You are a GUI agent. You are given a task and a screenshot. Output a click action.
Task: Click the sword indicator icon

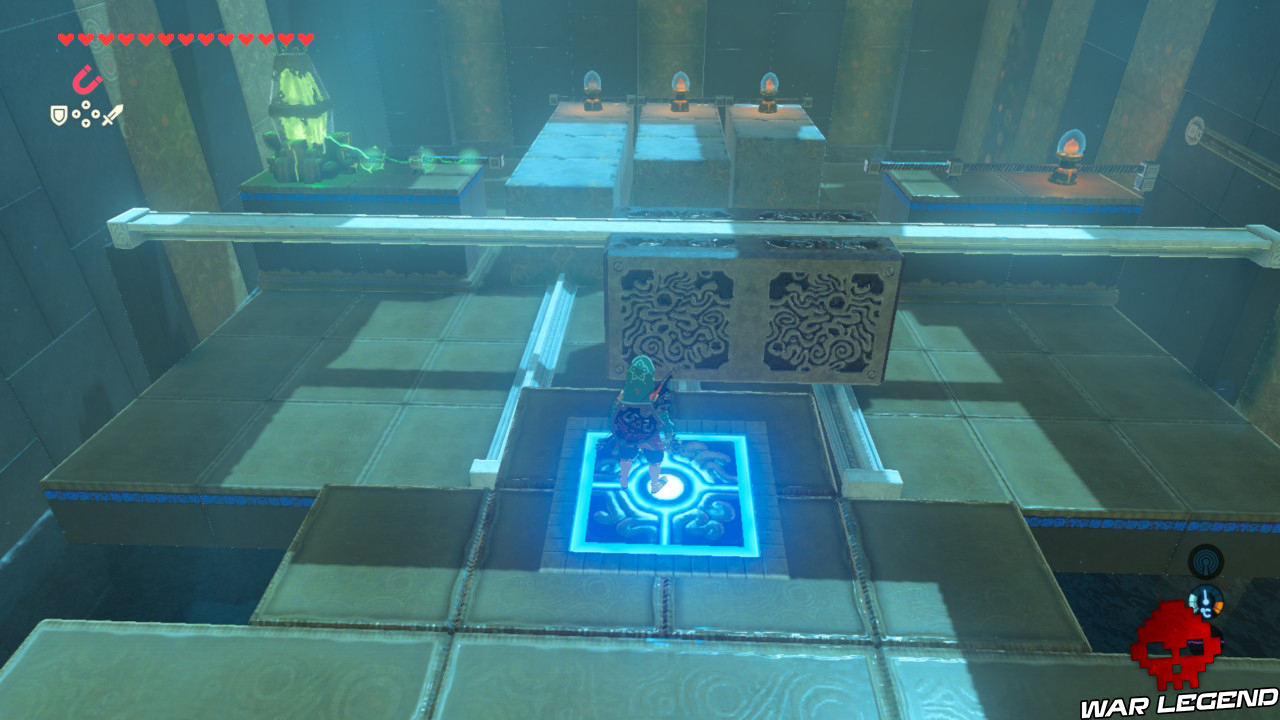coord(112,113)
